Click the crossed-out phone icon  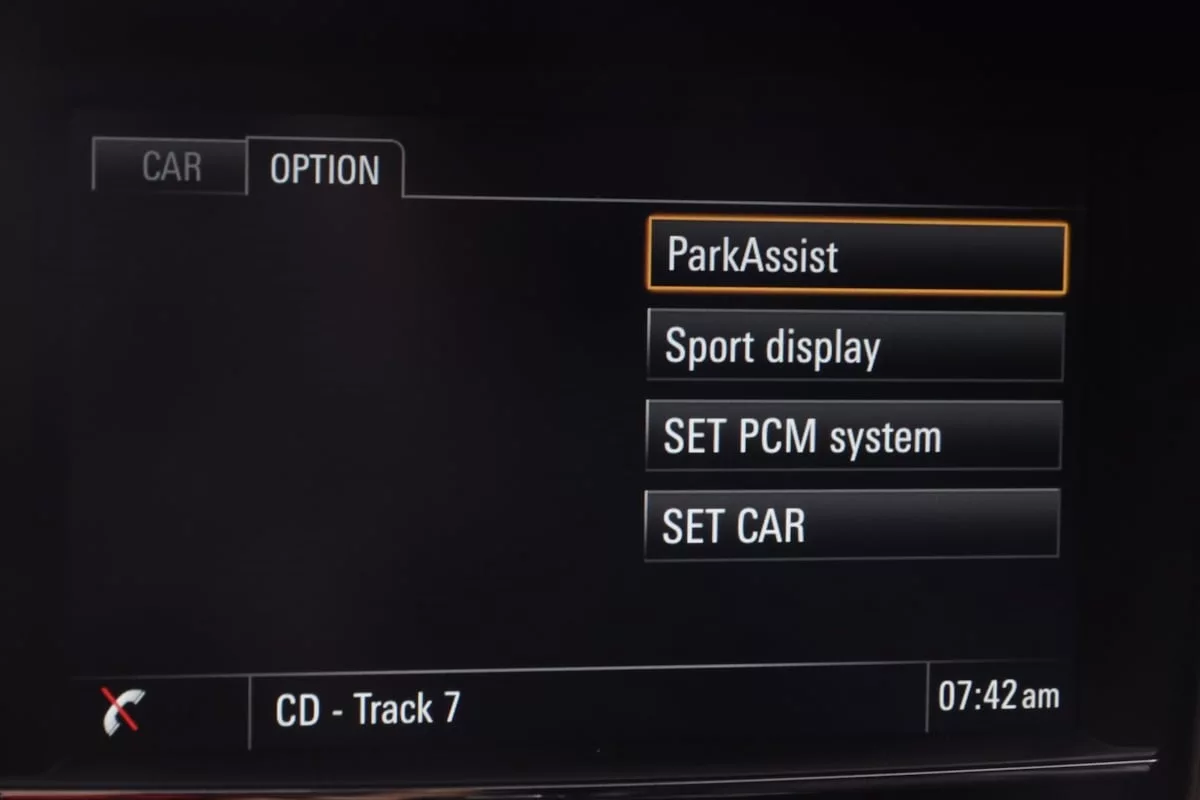coord(123,711)
